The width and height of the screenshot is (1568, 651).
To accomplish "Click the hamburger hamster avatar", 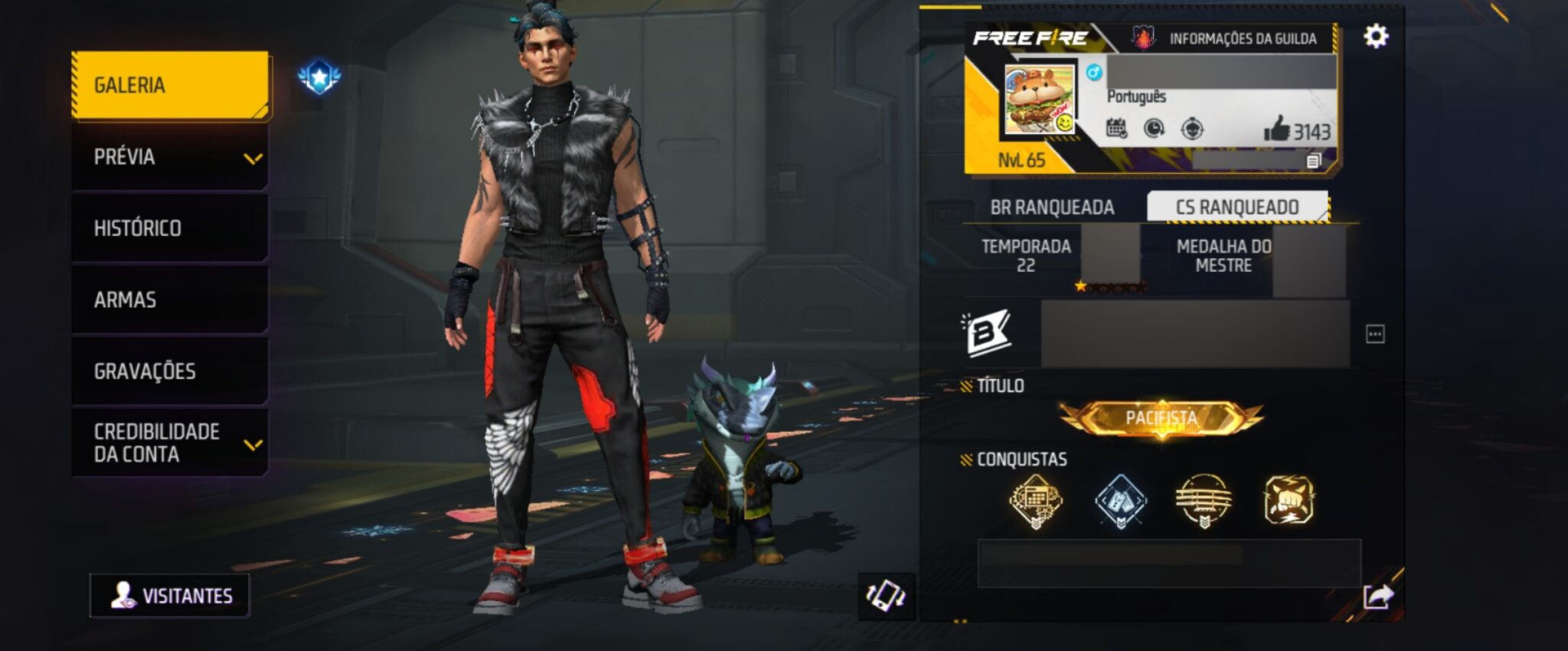I will 1040,100.
